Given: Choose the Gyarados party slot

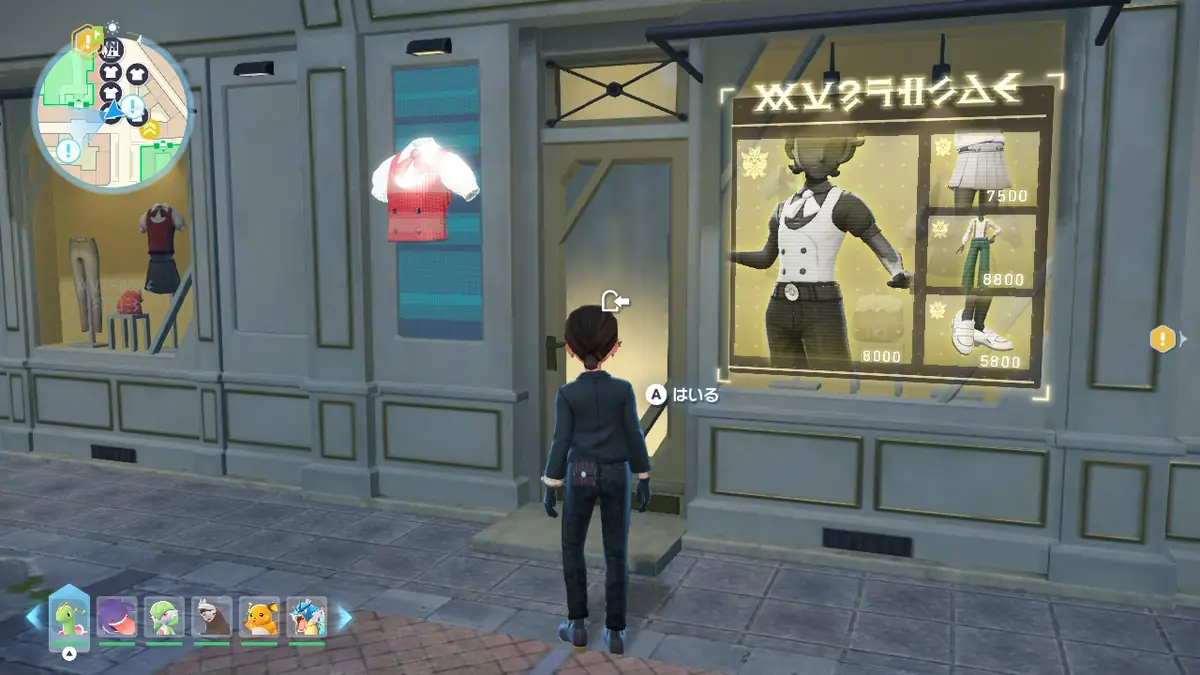Looking at the screenshot, I should (x=307, y=618).
